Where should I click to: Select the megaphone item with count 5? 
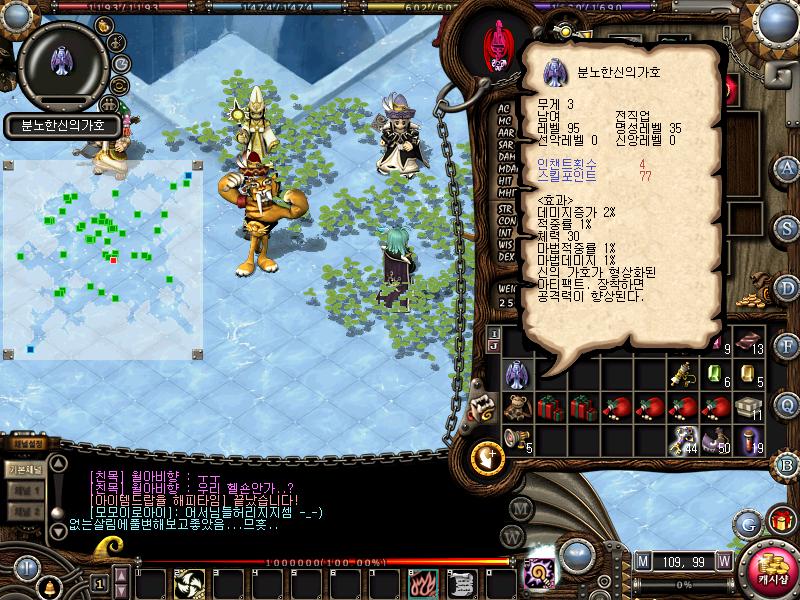point(517,439)
